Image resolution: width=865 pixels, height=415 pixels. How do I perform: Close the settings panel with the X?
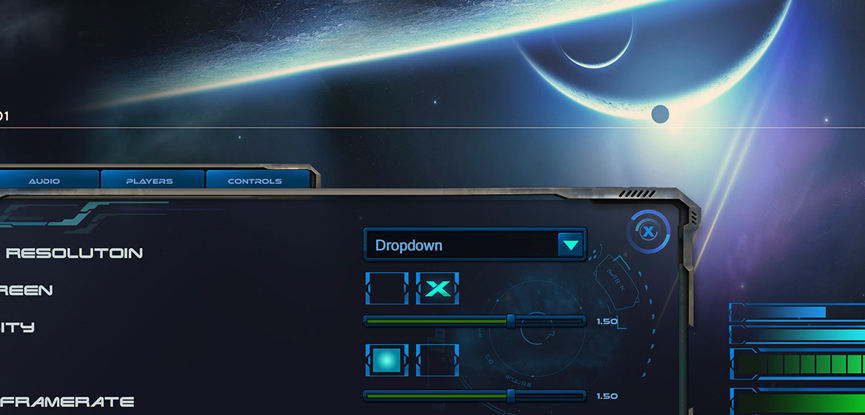coord(648,232)
